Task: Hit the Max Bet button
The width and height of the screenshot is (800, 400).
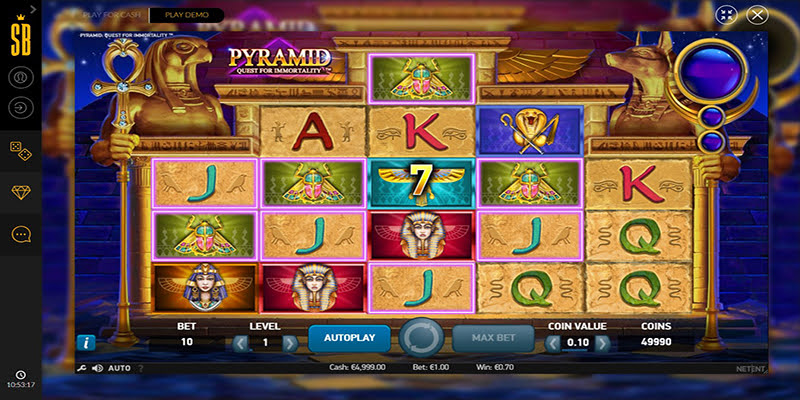Action: click(493, 338)
